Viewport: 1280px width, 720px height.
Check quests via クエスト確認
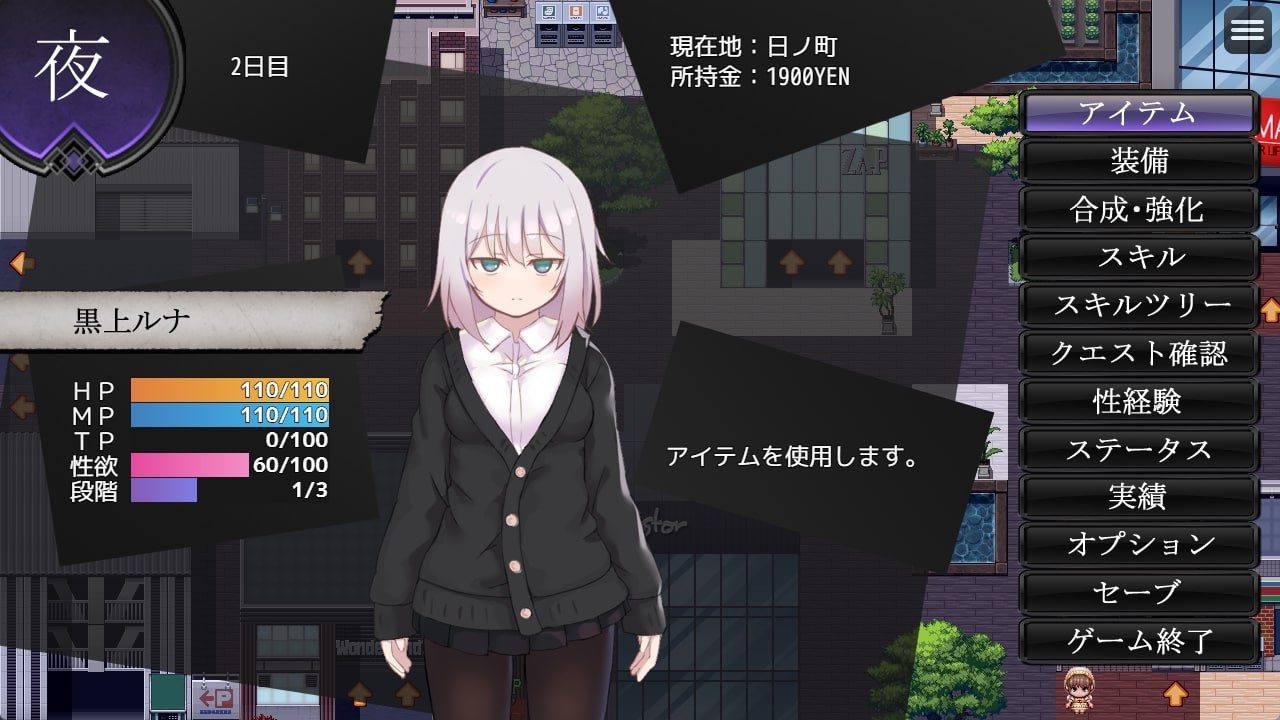1137,353
